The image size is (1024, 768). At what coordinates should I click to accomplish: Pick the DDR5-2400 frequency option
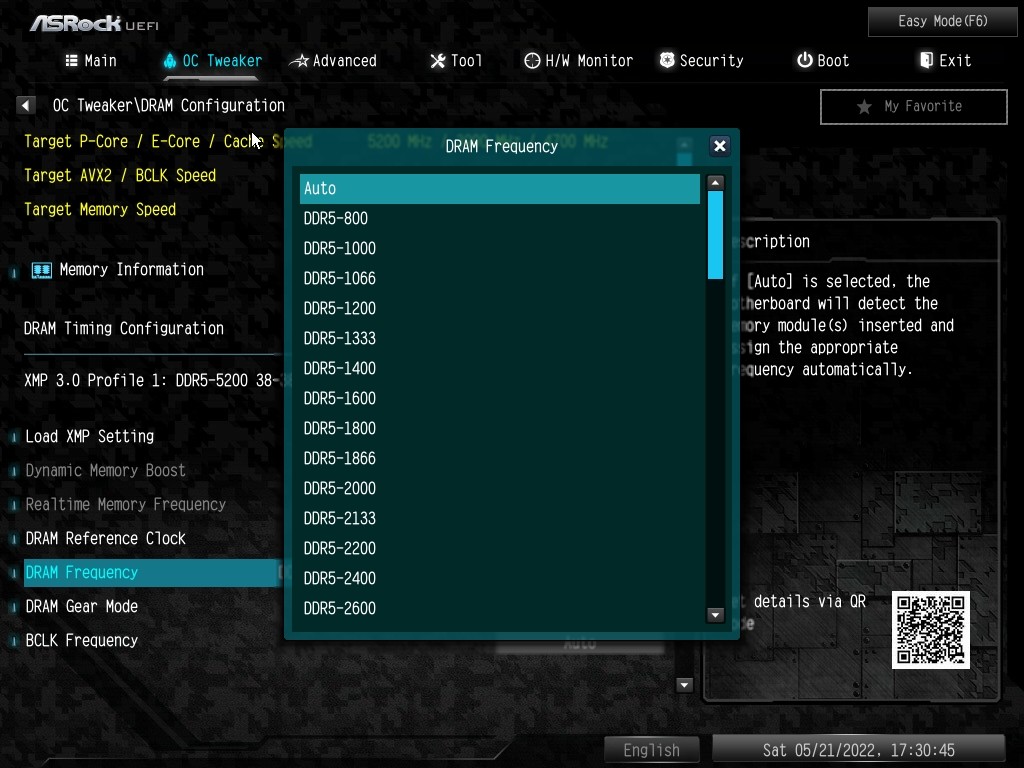499,578
